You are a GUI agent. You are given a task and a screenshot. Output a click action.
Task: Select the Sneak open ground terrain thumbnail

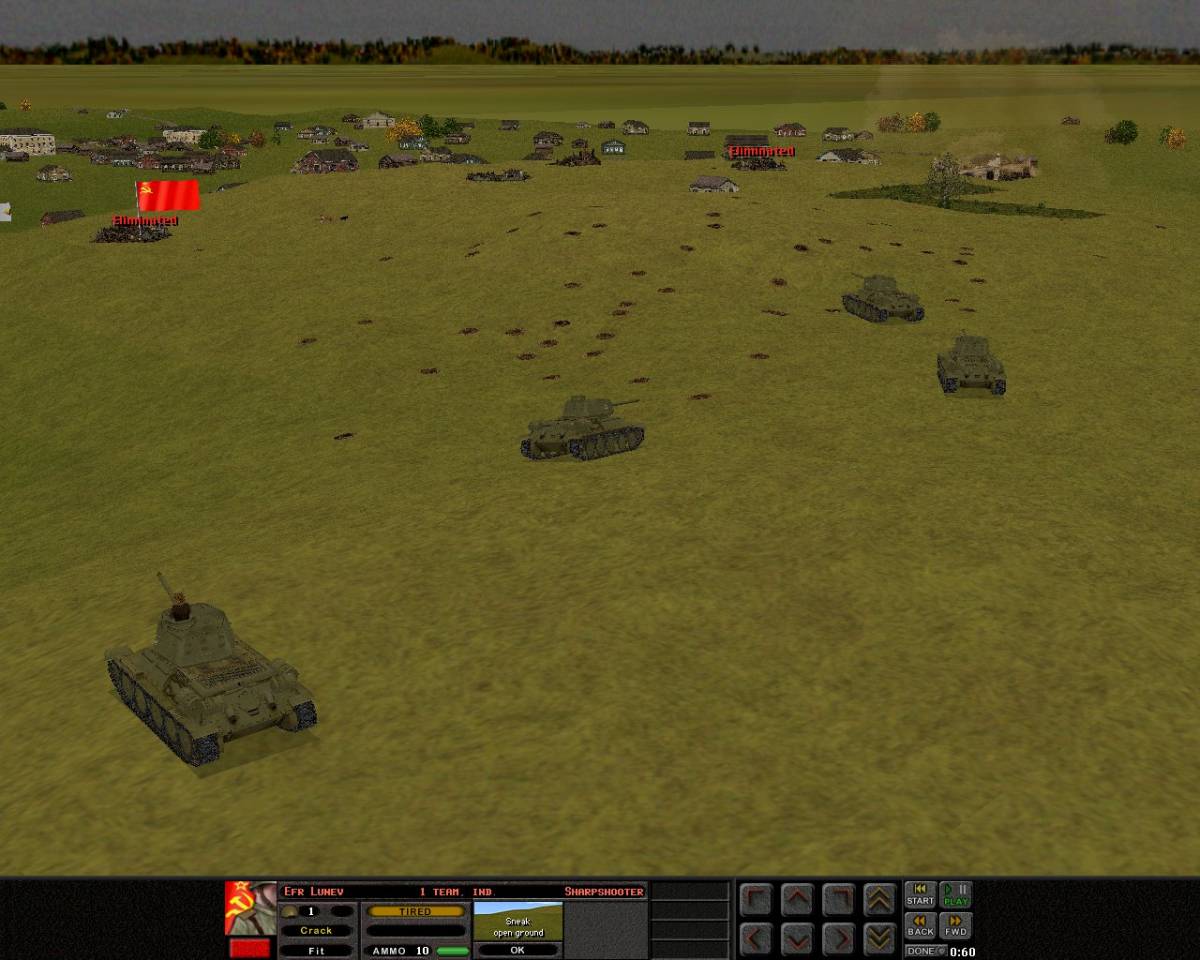(517, 921)
